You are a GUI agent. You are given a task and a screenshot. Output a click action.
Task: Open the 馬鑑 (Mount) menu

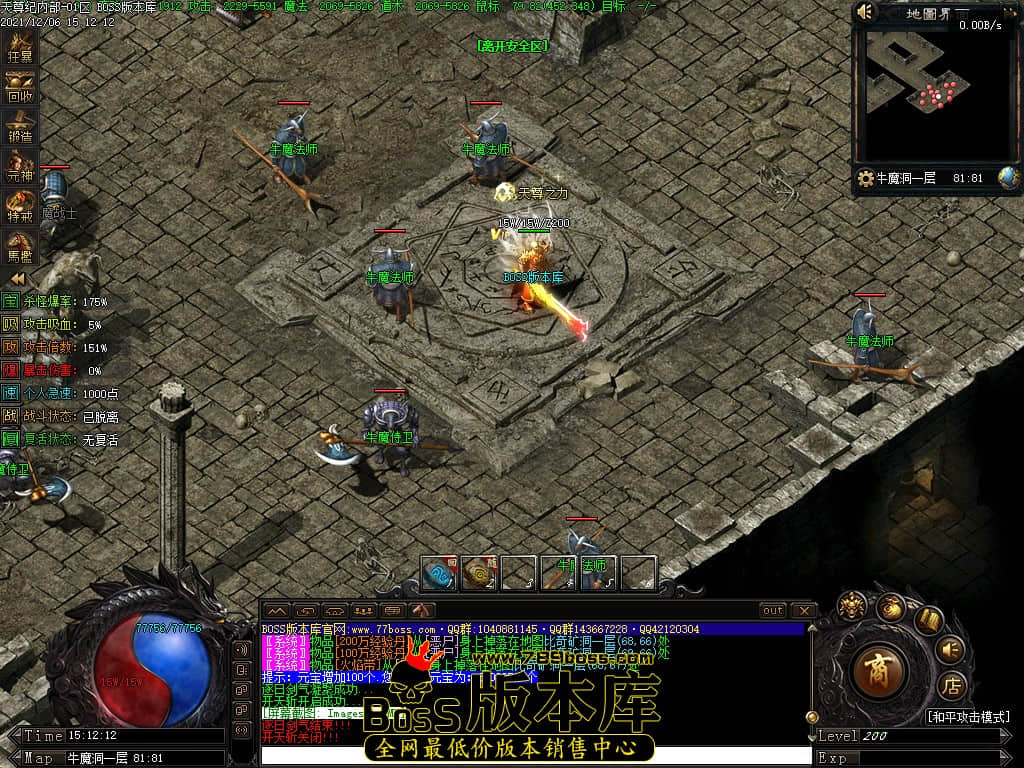point(20,245)
